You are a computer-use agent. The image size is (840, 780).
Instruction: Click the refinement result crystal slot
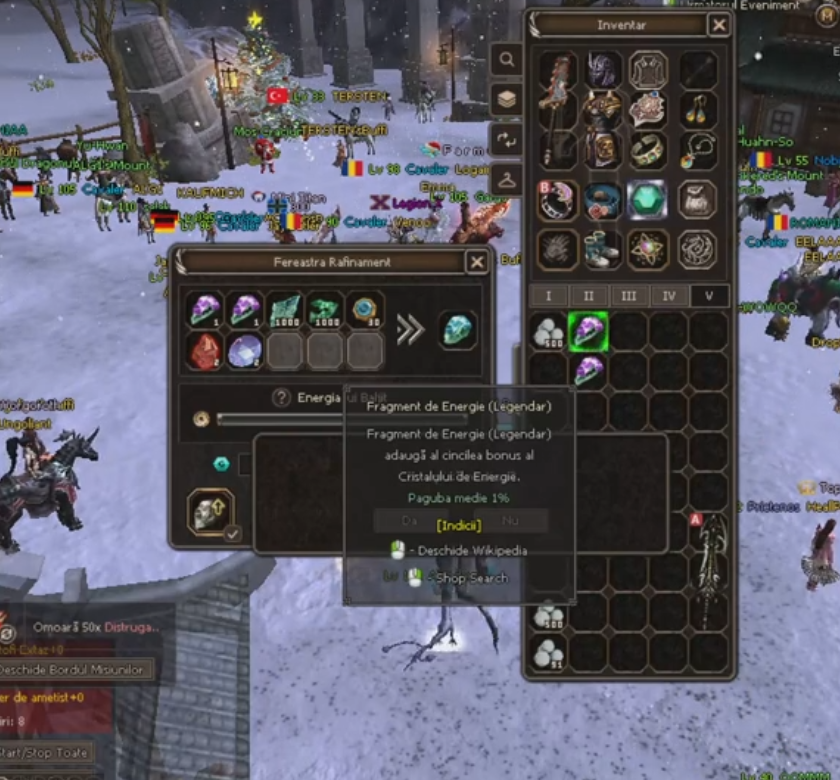(x=458, y=329)
